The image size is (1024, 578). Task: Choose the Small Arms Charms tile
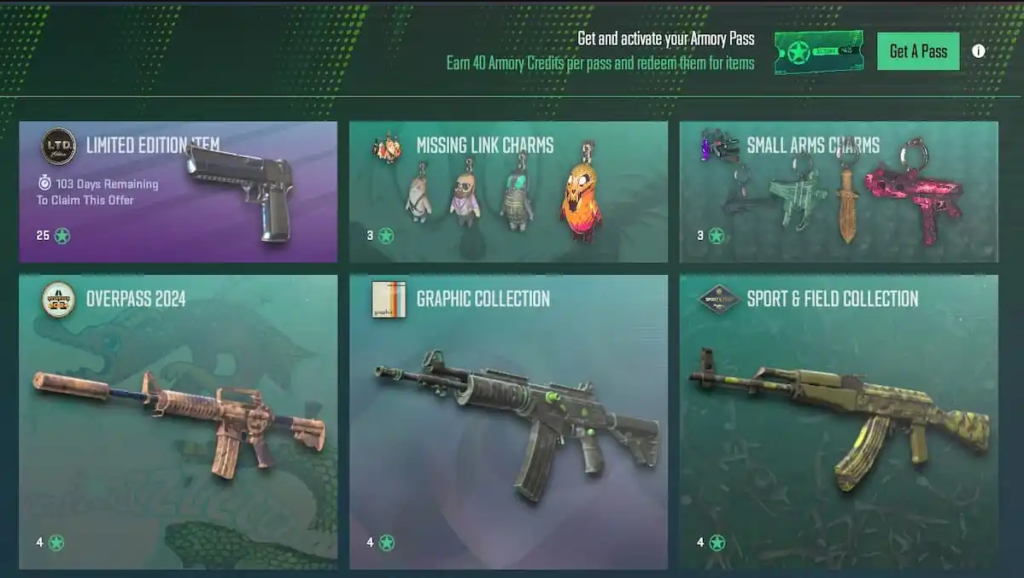point(838,191)
